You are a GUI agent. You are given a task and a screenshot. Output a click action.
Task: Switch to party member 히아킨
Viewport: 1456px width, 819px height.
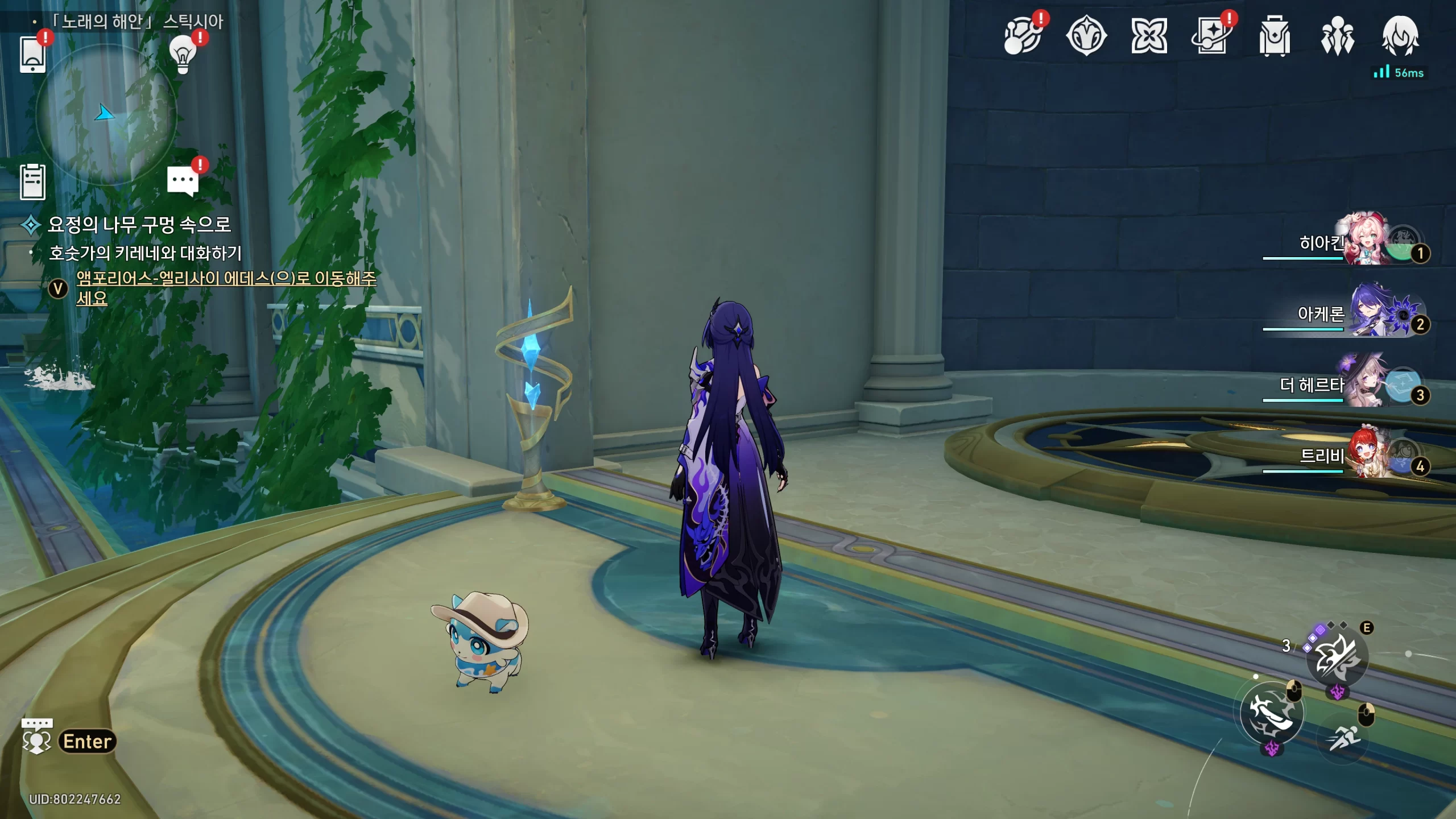pyautogui.click(x=1365, y=242)
